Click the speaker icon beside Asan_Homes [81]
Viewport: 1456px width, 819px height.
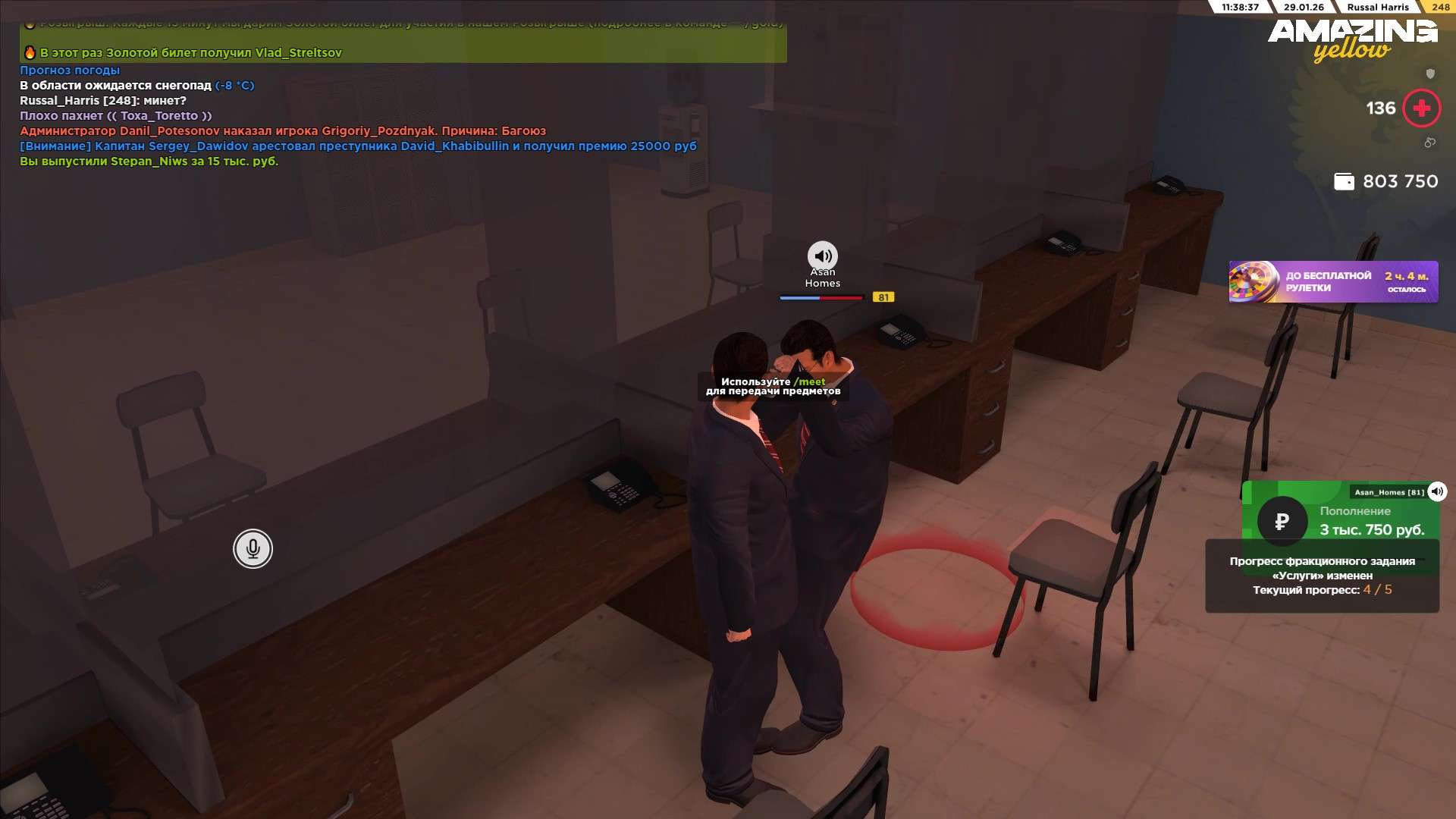(1437, 491)
